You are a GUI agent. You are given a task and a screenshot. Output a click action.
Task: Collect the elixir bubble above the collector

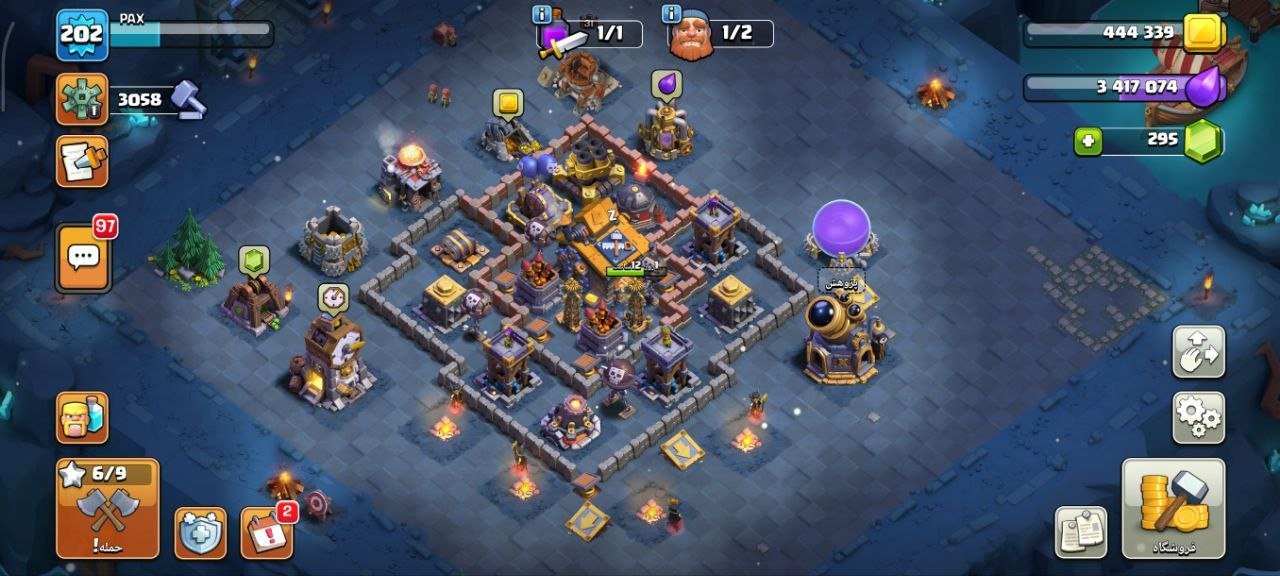tap(666, 85)
